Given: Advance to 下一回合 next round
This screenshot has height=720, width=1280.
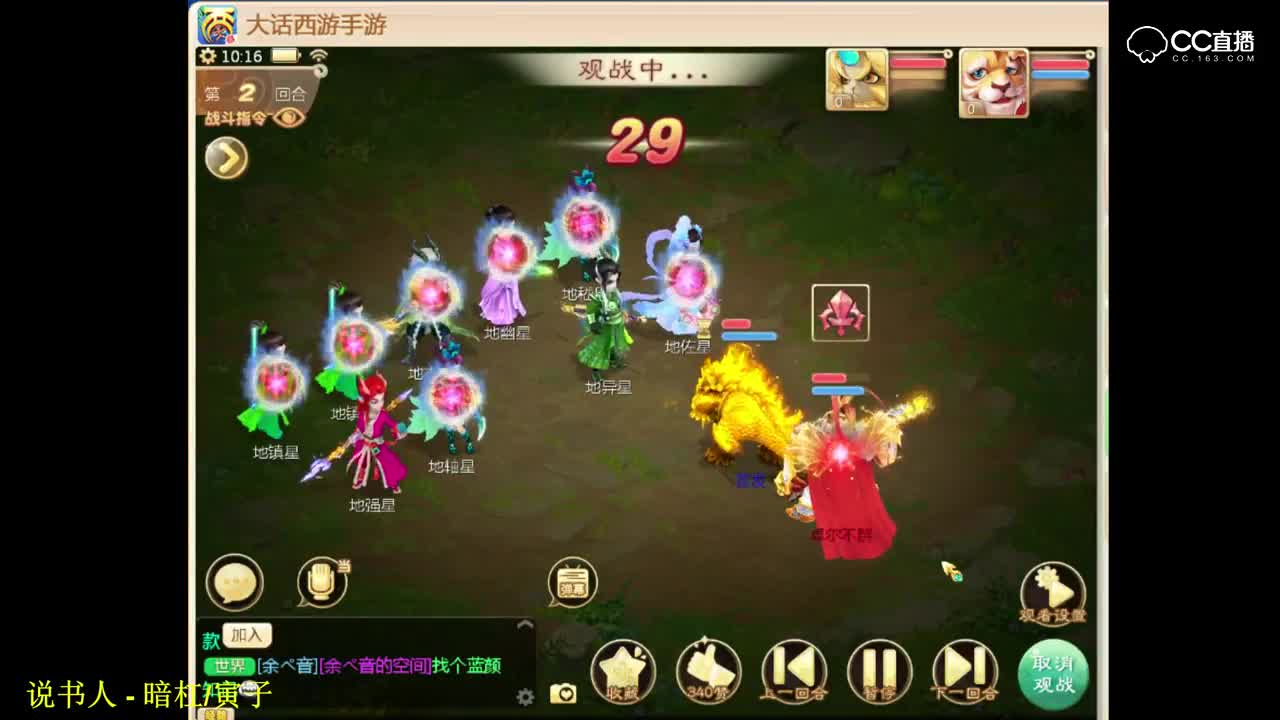Looking at the screenshot, I should (964, 672).
